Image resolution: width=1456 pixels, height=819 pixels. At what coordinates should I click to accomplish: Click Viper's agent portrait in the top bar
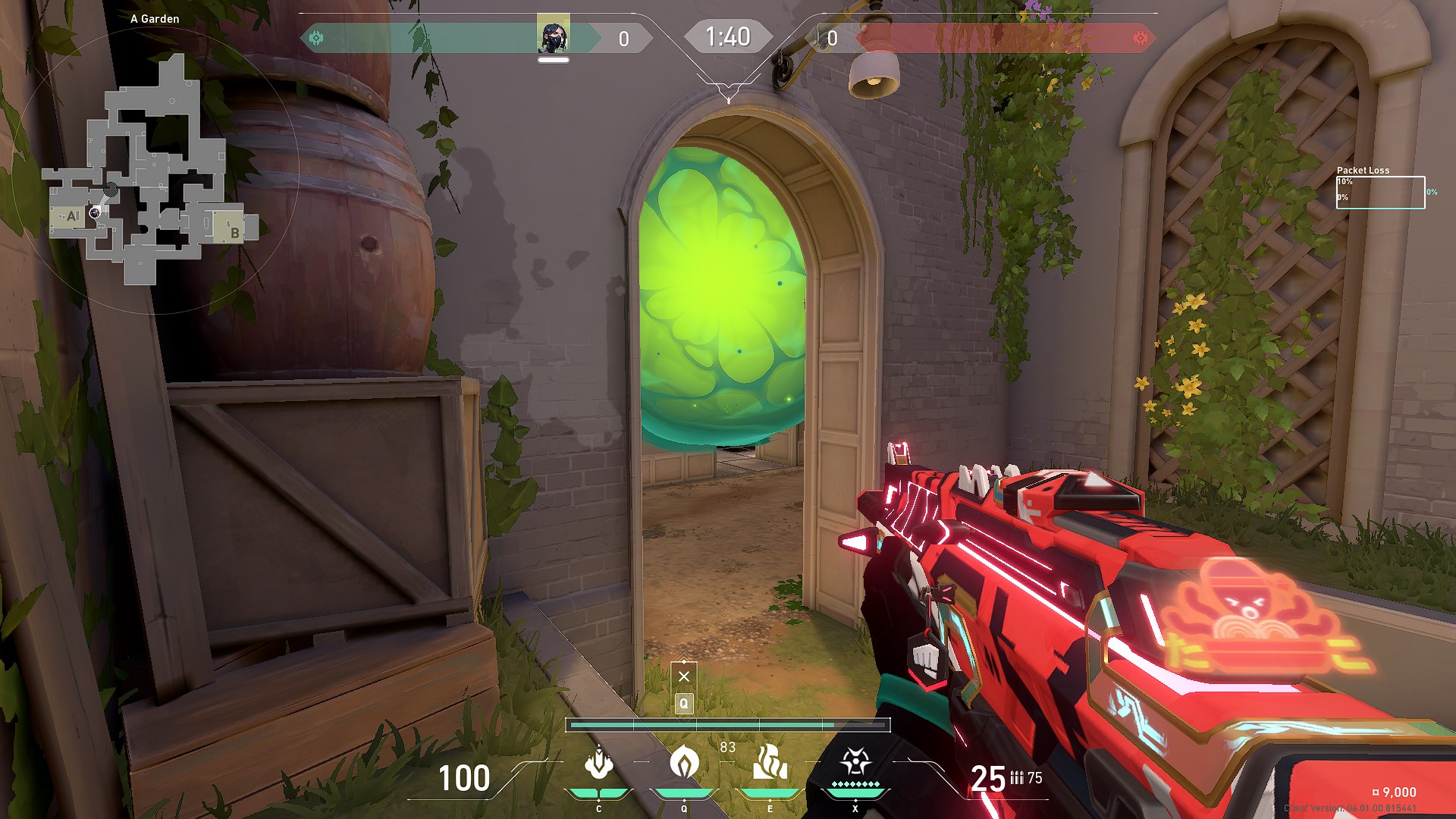click(553, 36)
